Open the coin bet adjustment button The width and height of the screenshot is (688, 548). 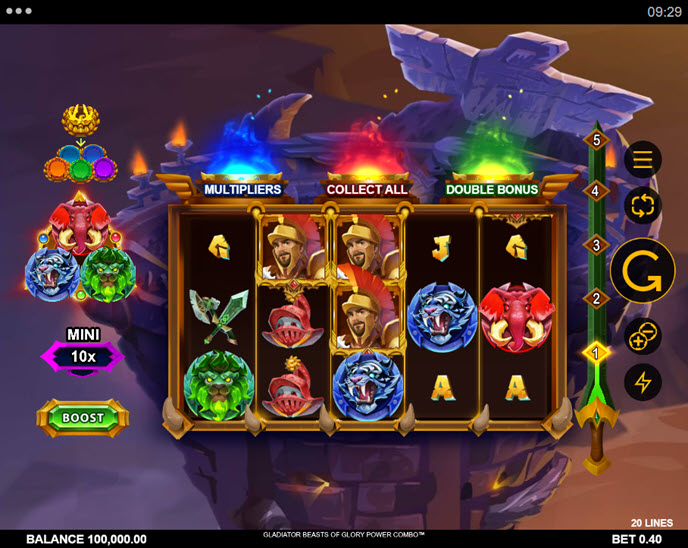[642, 337]
